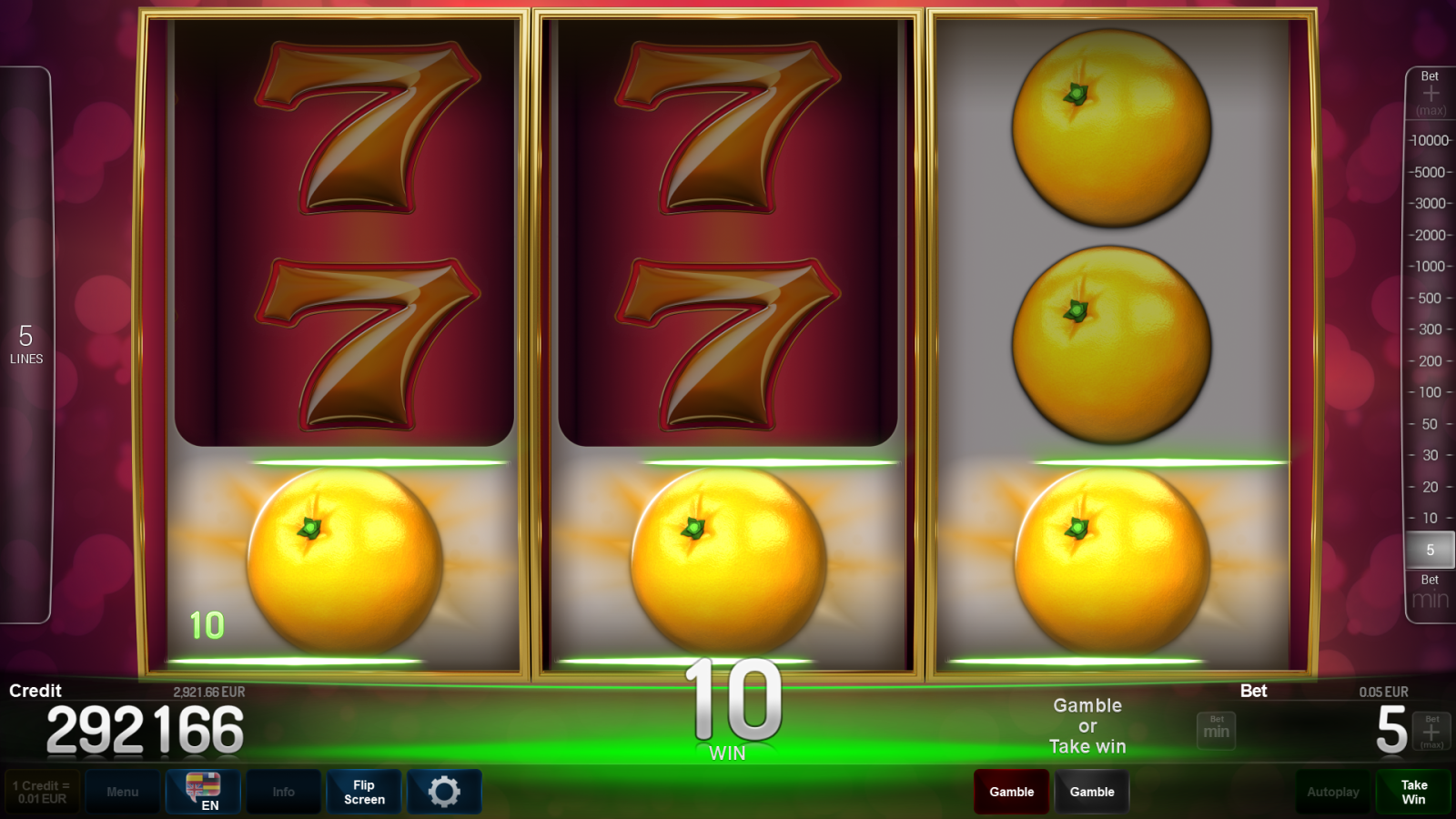Open the settings gear
This screenshot has width=1456, height=819.
pos(444,792)
